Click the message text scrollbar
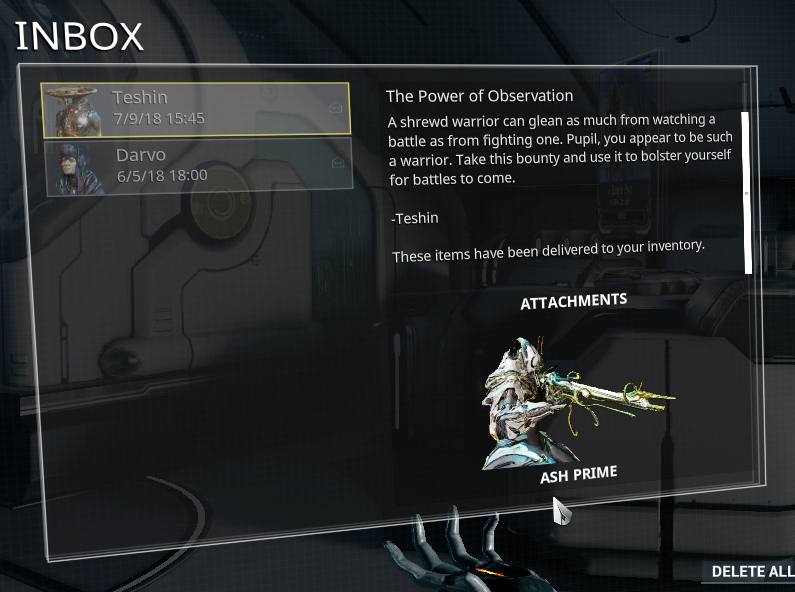The image size is (795, 592). pos(746,191)
